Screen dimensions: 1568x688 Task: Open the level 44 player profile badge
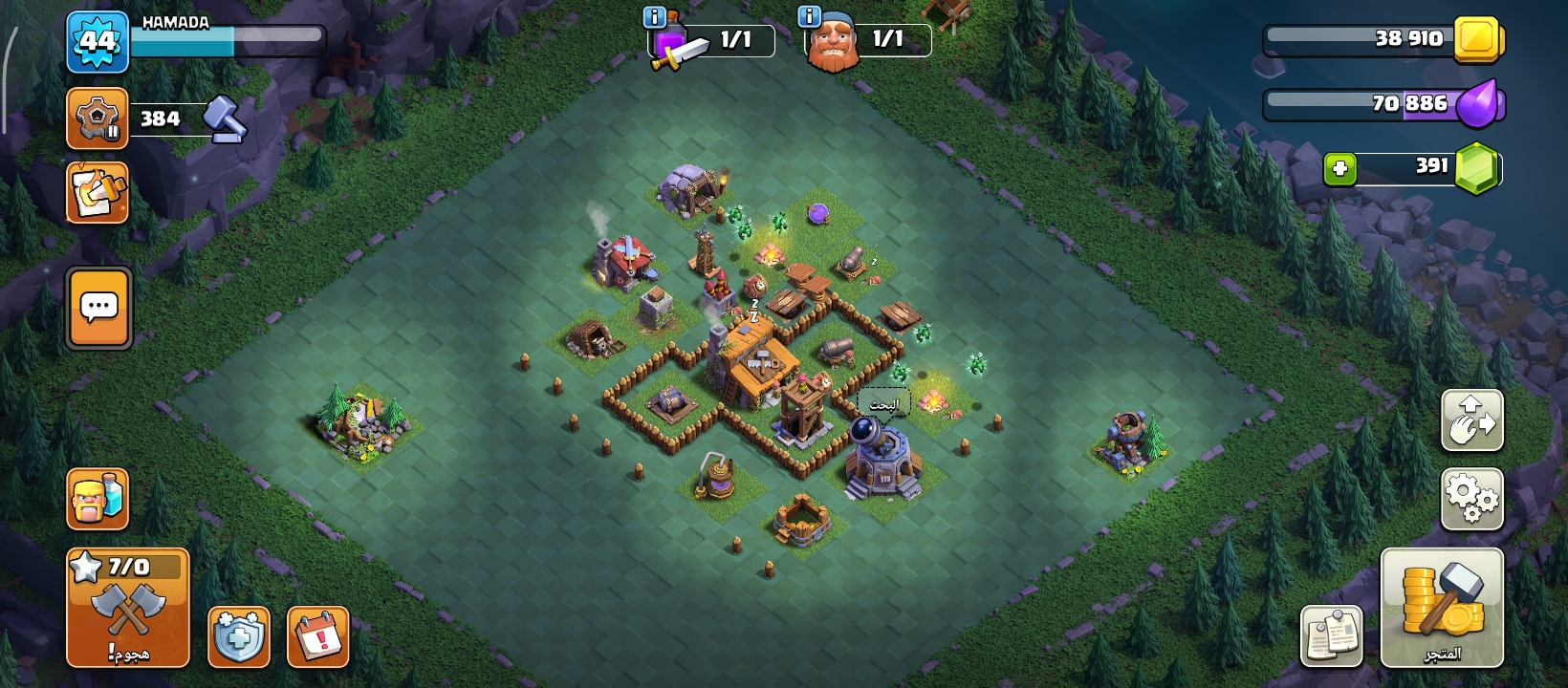[98, 42]
